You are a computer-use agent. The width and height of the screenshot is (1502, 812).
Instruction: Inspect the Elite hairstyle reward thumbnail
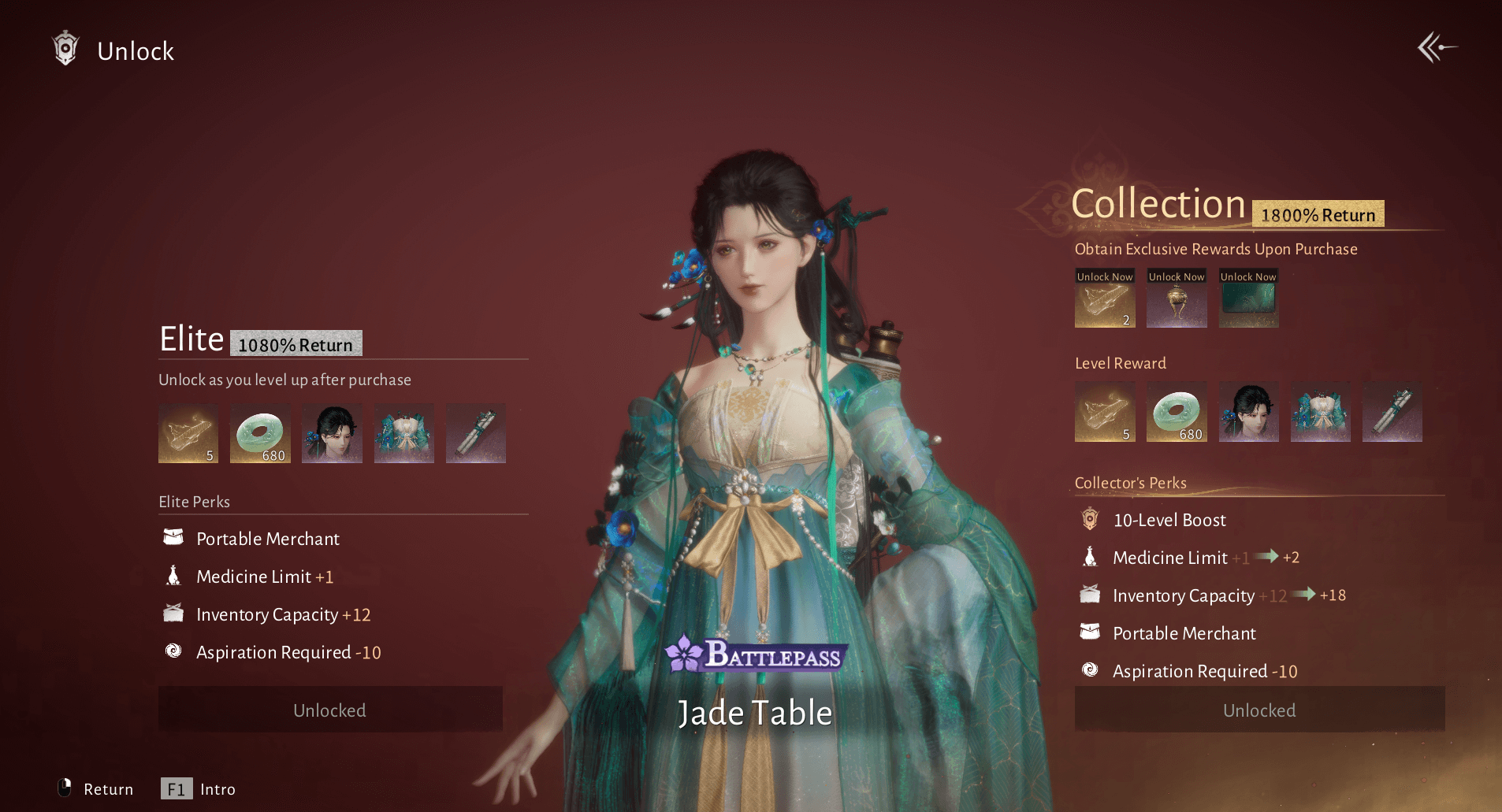coord(332,433)
